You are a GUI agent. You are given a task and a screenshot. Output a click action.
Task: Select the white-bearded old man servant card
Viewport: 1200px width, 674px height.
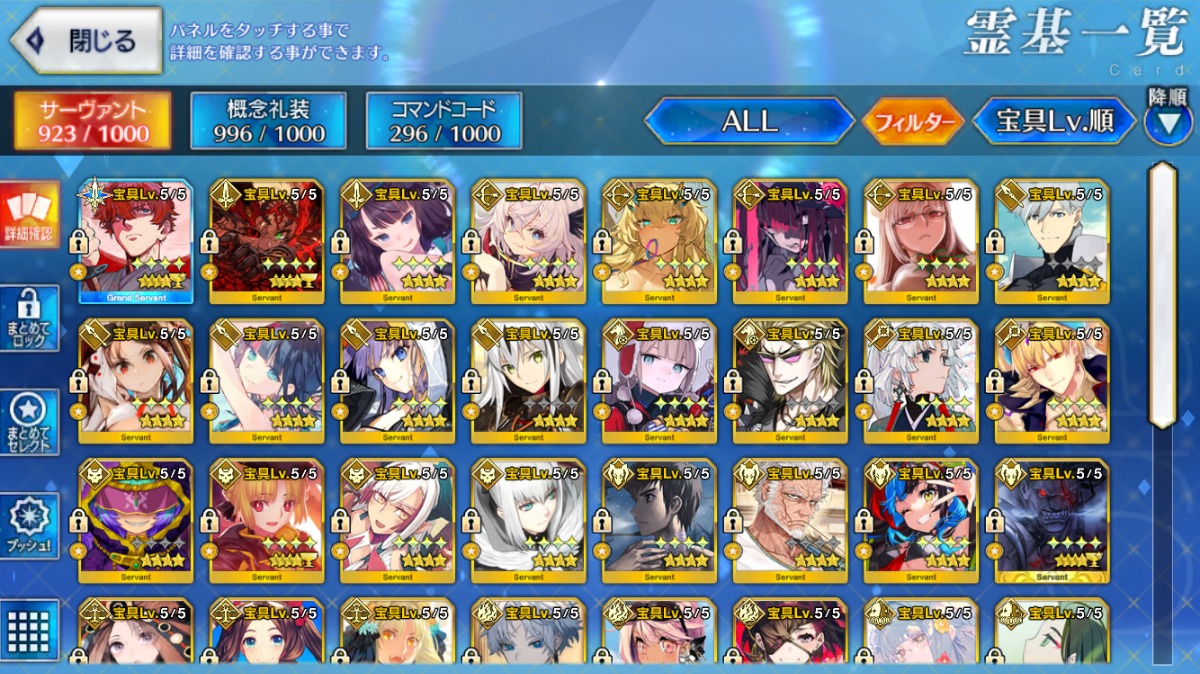tap(790, 520)
